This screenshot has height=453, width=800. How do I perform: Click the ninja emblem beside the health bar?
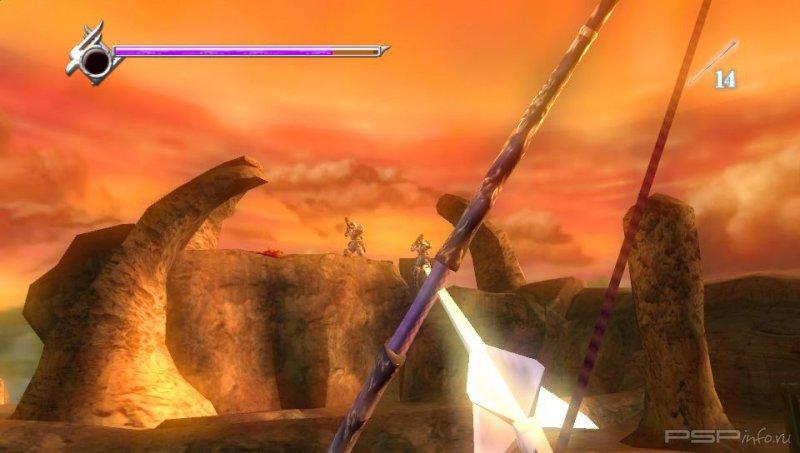click(93, 56)
